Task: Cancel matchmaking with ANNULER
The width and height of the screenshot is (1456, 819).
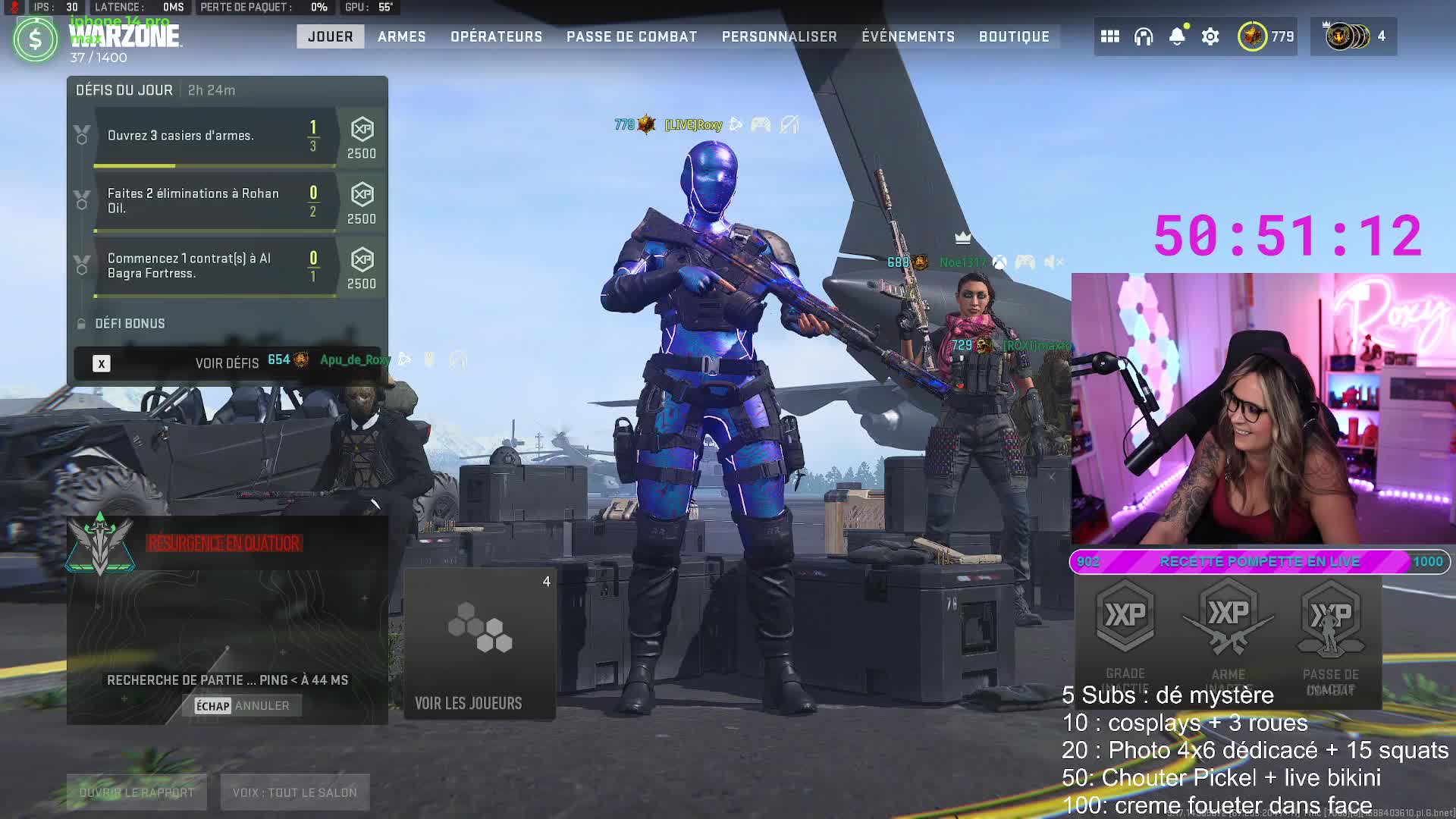Action: [x=243, y=706]
